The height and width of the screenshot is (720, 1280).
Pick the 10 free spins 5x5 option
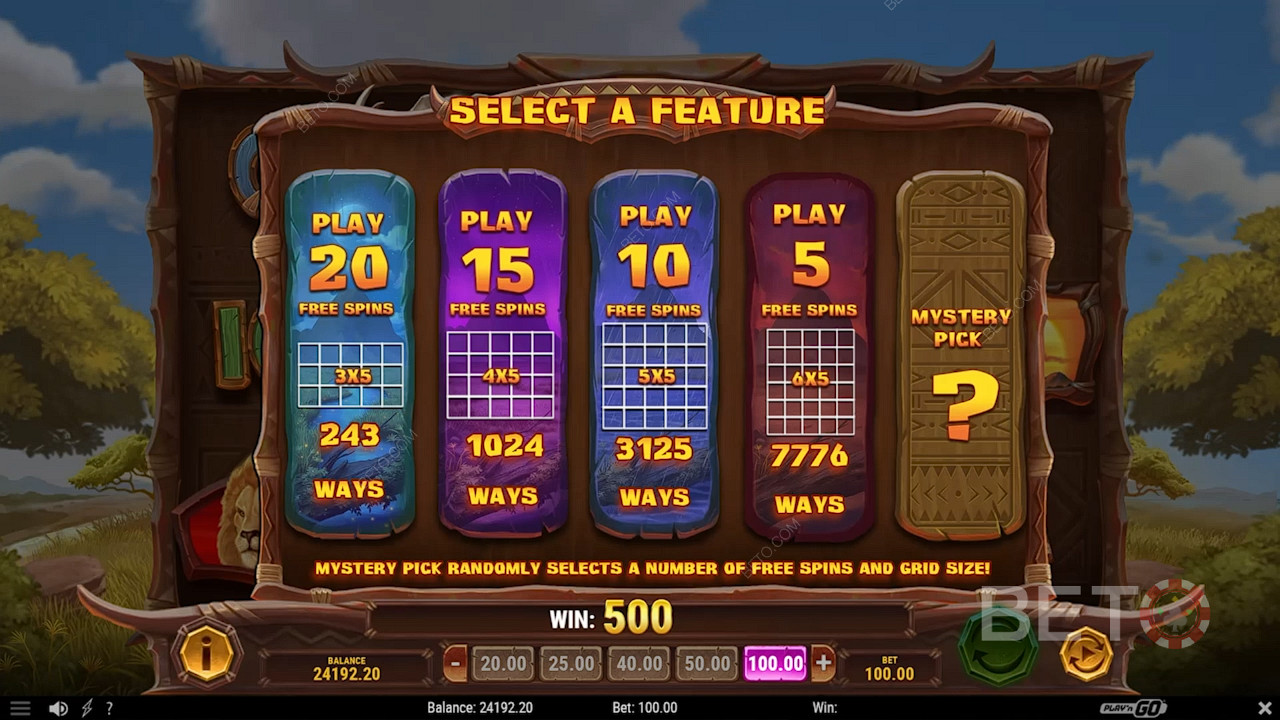coord(654,355)
